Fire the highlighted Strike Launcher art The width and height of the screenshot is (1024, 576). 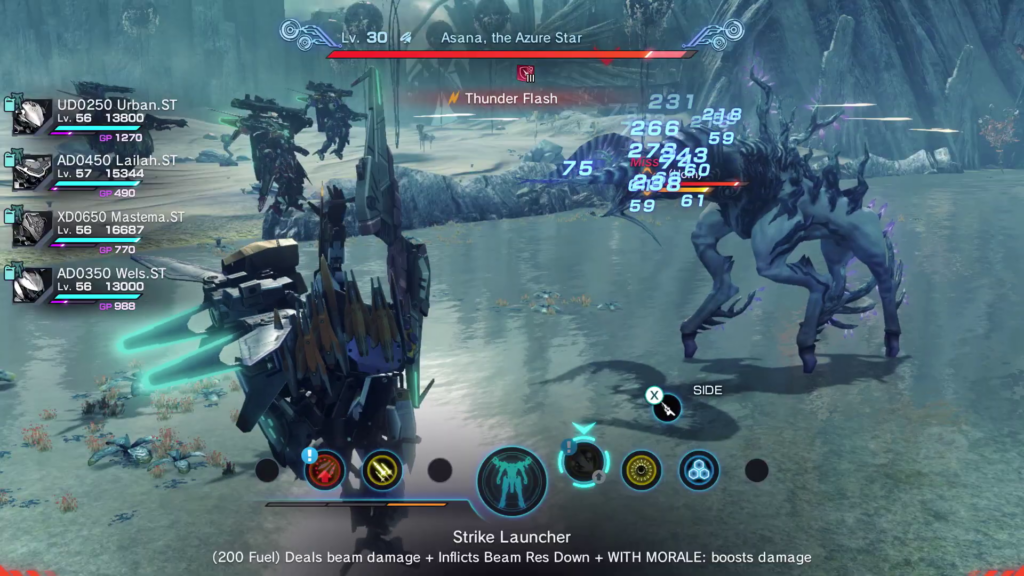point(584,464)
